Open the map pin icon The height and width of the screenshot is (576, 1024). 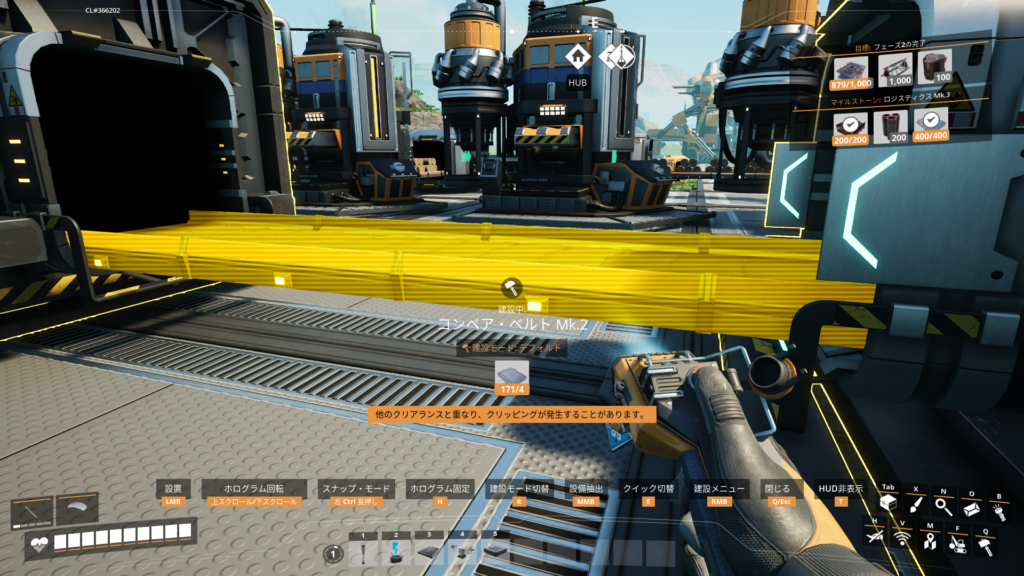tap(929, 541)
